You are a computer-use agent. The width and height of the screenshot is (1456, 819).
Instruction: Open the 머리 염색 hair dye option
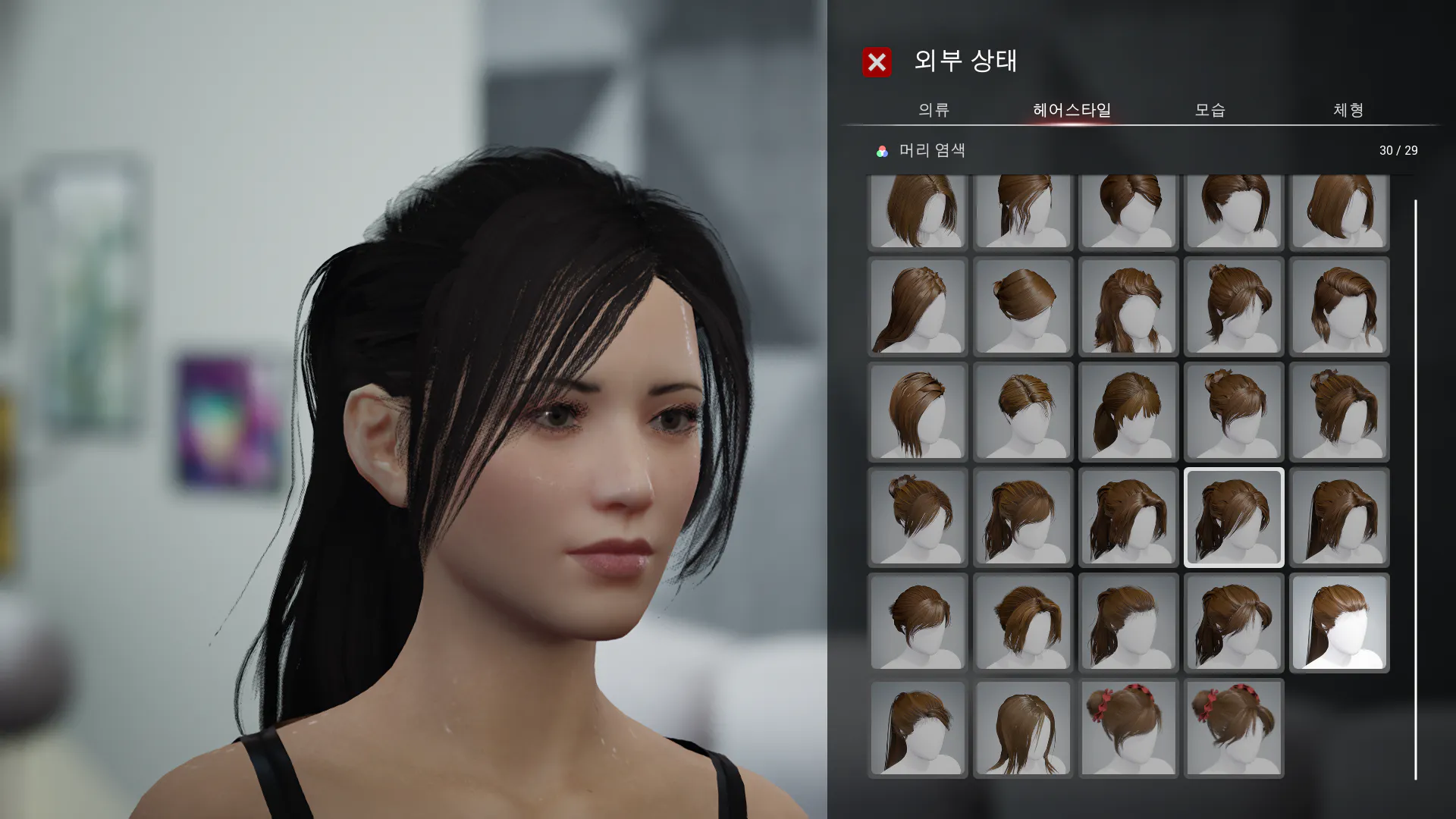pyautogui.click(x=921, y=151)
